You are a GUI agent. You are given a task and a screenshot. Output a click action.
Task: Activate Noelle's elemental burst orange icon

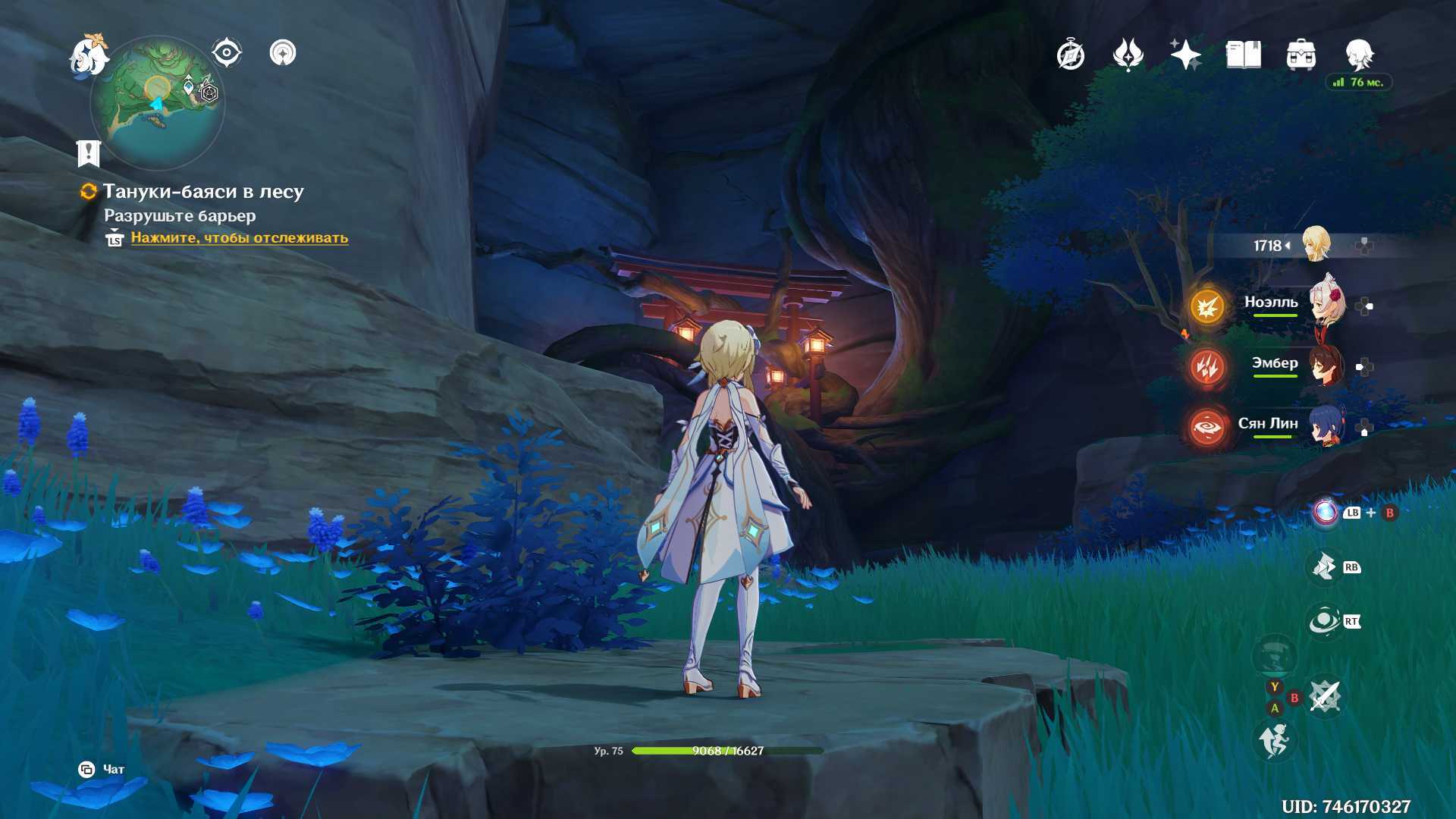(1207, 306)
